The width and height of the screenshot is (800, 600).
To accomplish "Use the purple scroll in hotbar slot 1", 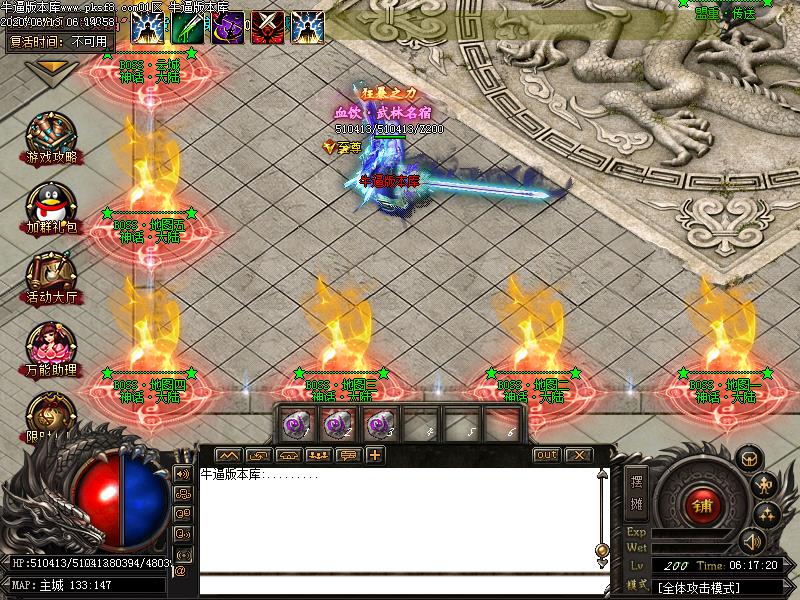I will point(296,424).
